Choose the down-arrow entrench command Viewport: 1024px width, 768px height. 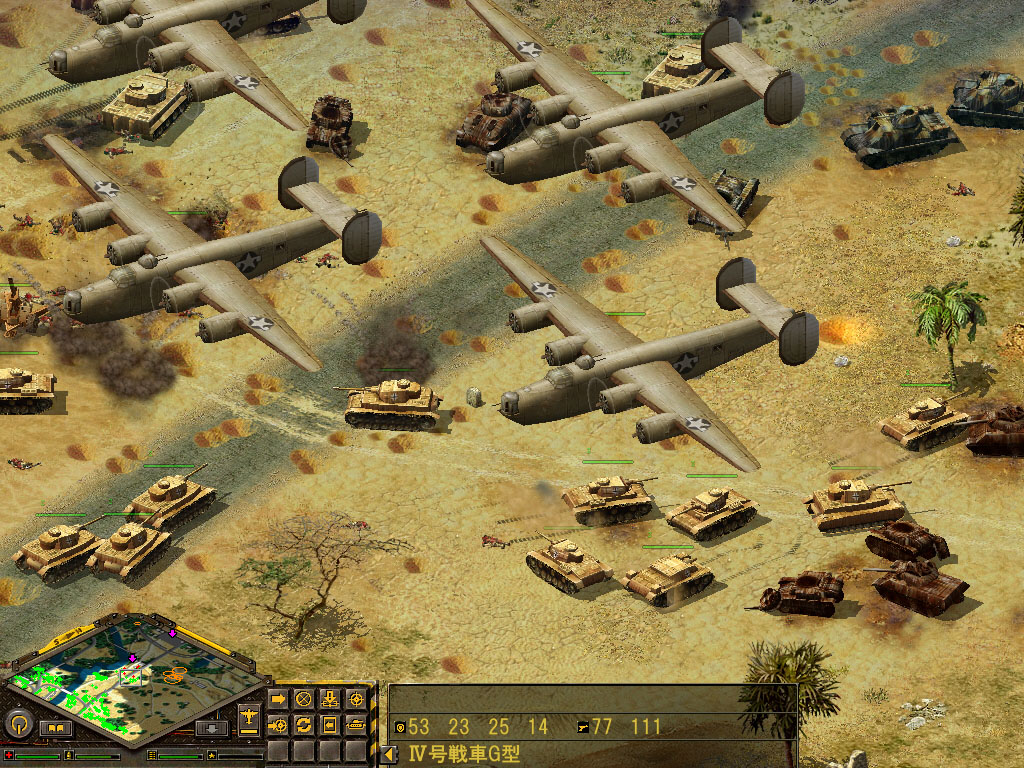point(330,698)
